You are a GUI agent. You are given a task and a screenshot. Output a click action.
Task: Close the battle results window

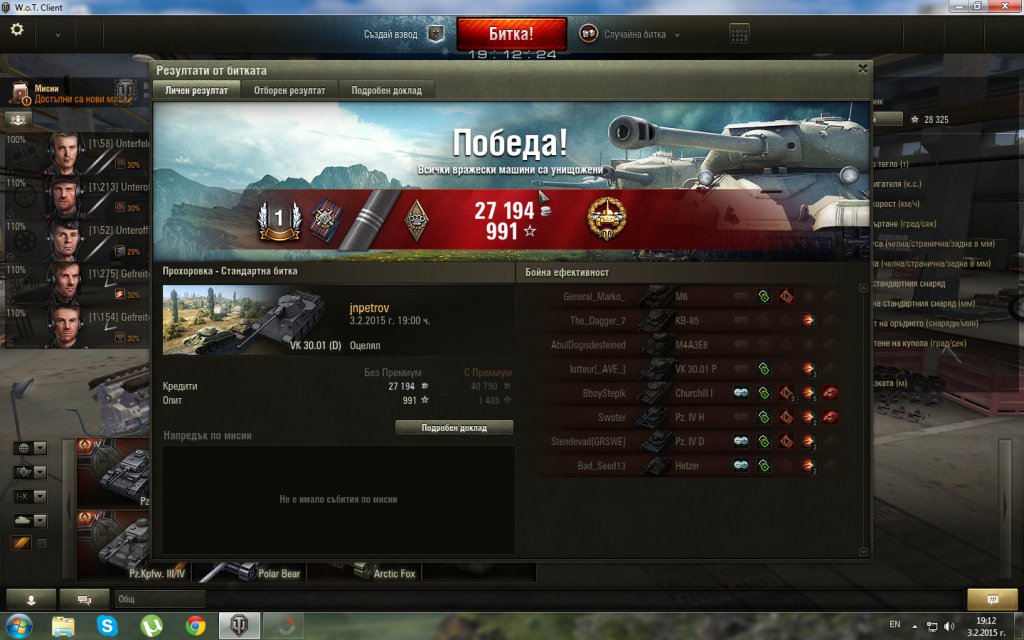click(x=863, y=70)
